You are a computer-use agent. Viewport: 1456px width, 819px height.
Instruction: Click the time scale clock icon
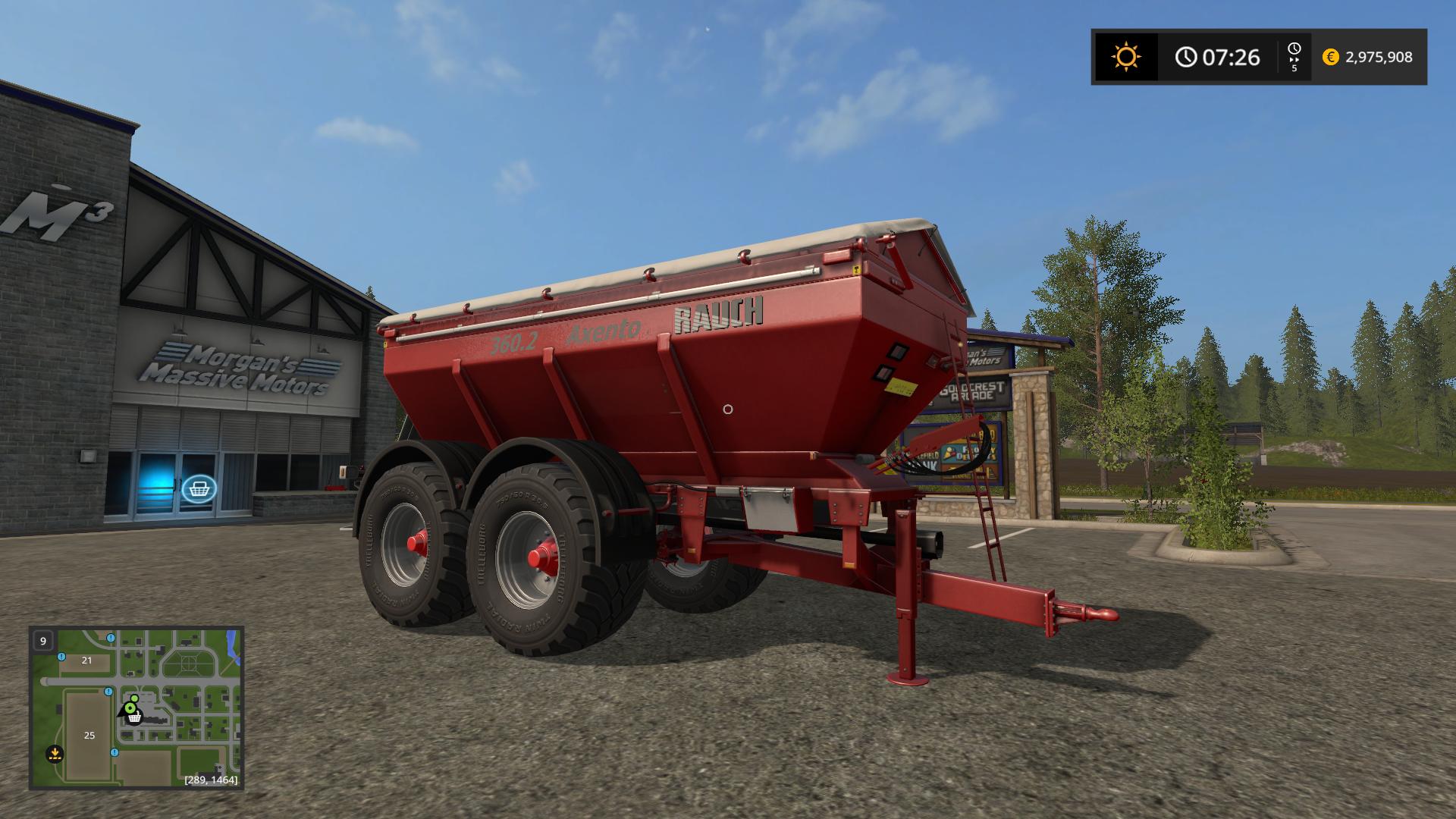coord(1294,50)
